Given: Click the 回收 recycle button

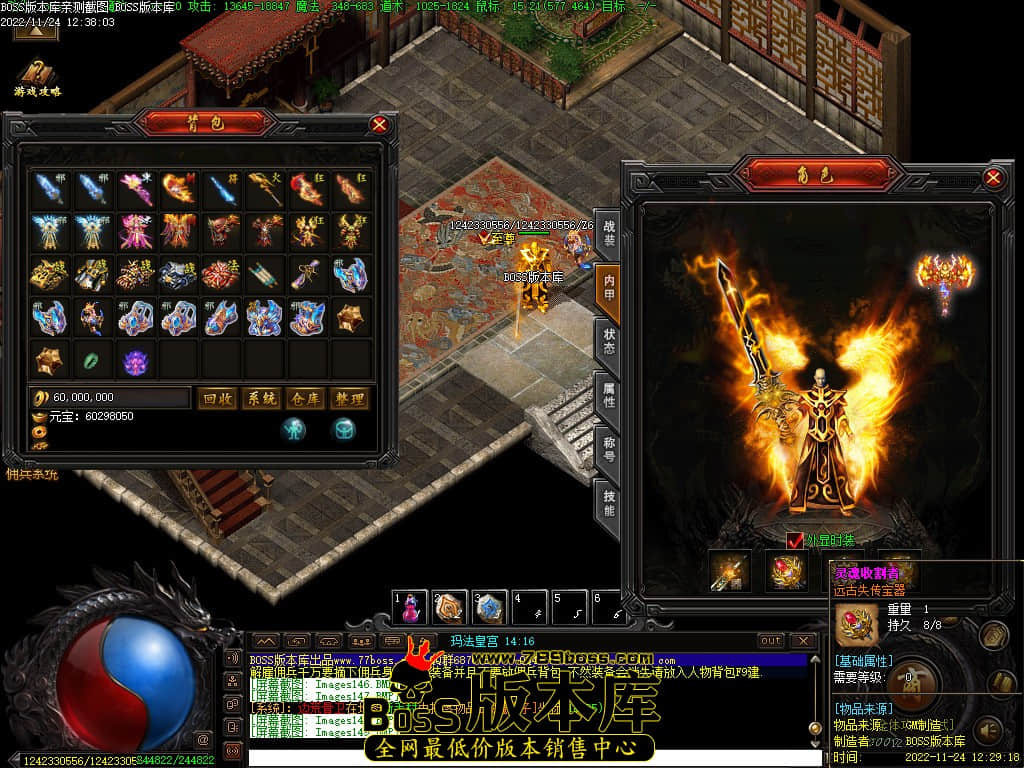Looking at the screenshot, I should [217, 398].
